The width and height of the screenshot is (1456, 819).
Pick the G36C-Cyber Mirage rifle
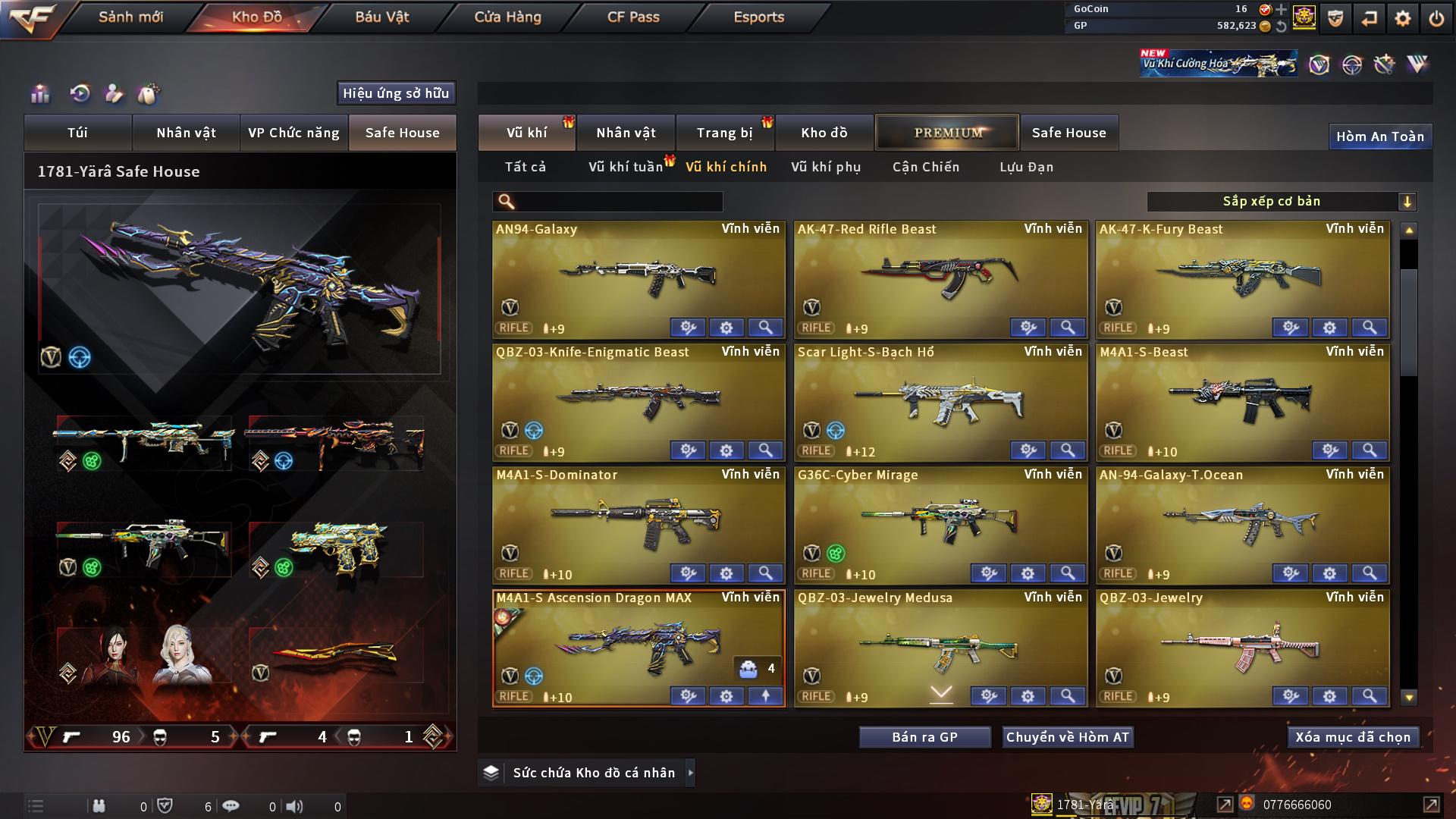point(940,522)
